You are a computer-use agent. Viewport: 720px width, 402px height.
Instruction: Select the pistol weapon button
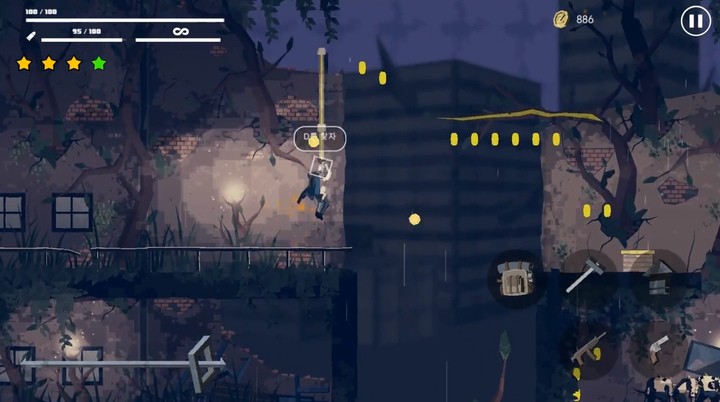(x=657, y=347)
